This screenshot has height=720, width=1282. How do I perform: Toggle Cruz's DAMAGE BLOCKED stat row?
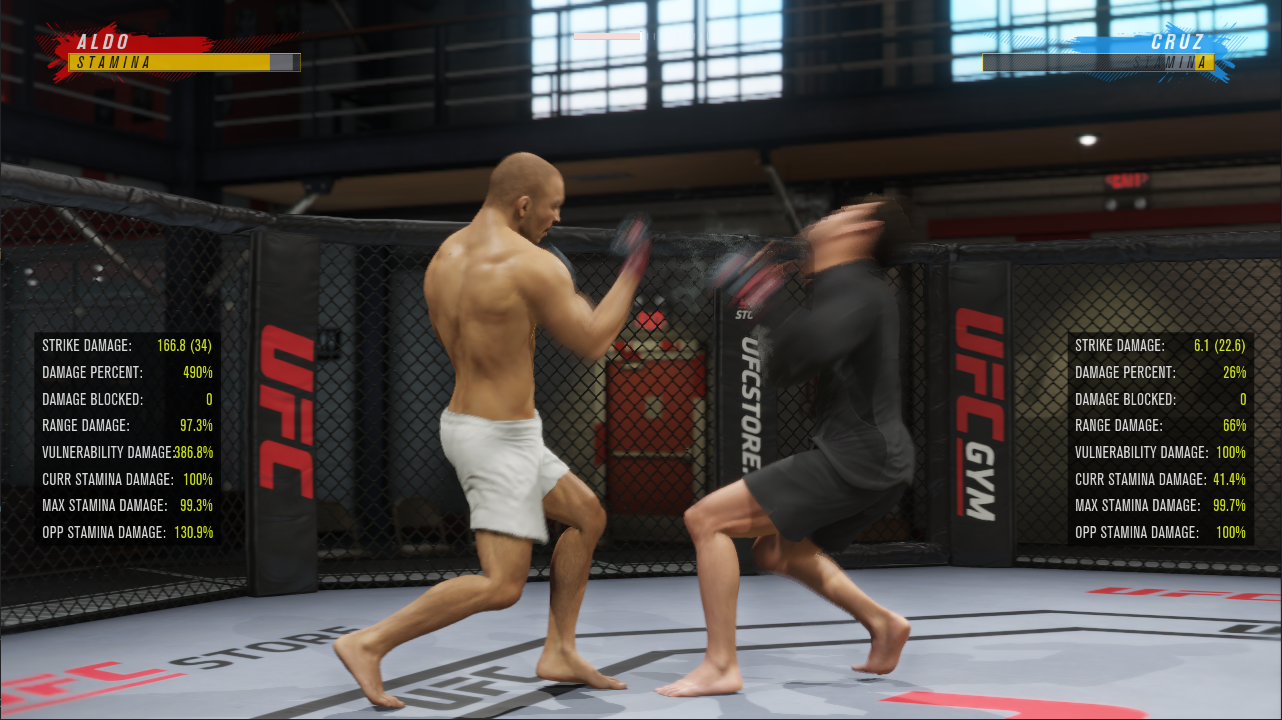pos(1160,398)
